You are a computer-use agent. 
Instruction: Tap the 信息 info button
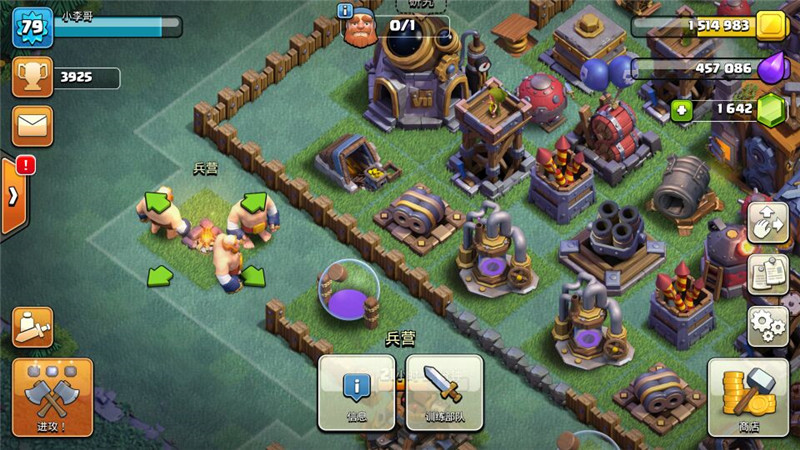pyautogui.click(x=356, y=392)
